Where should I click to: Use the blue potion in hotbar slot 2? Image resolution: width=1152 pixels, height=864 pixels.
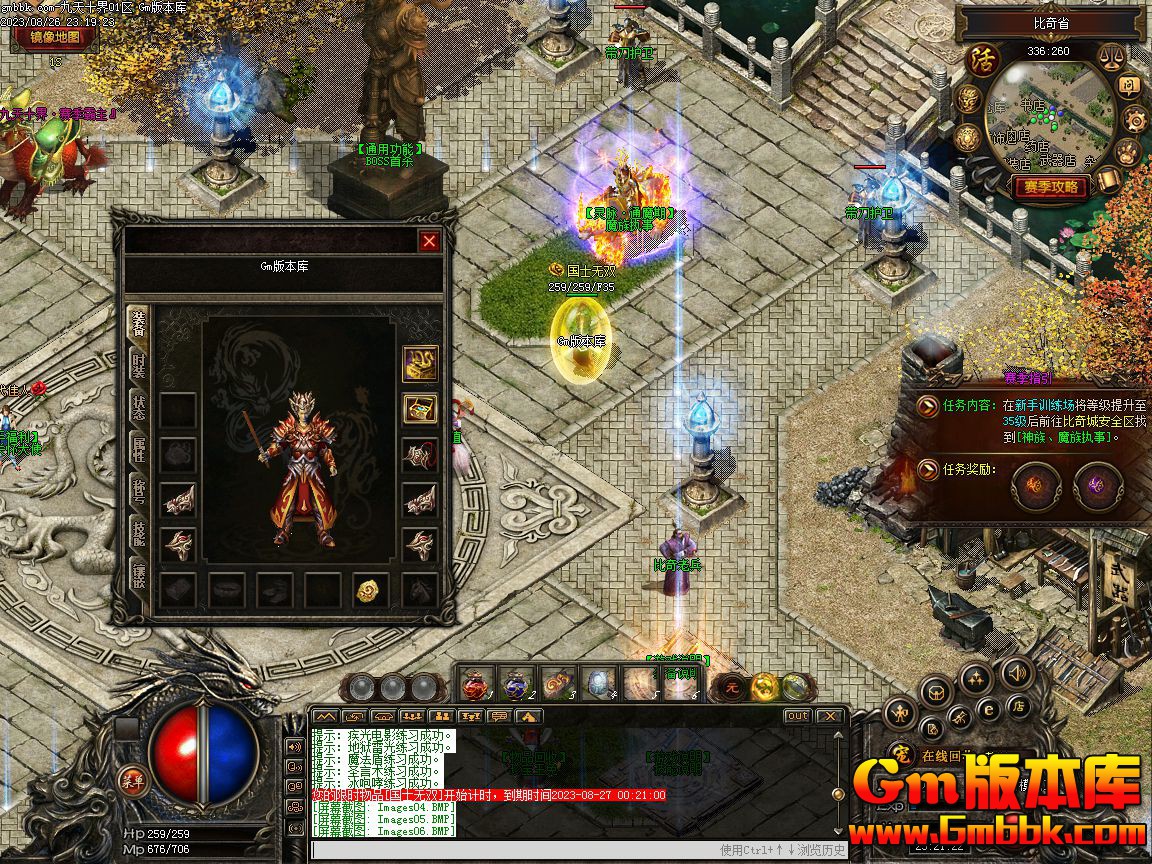click(x=516, y=684)
